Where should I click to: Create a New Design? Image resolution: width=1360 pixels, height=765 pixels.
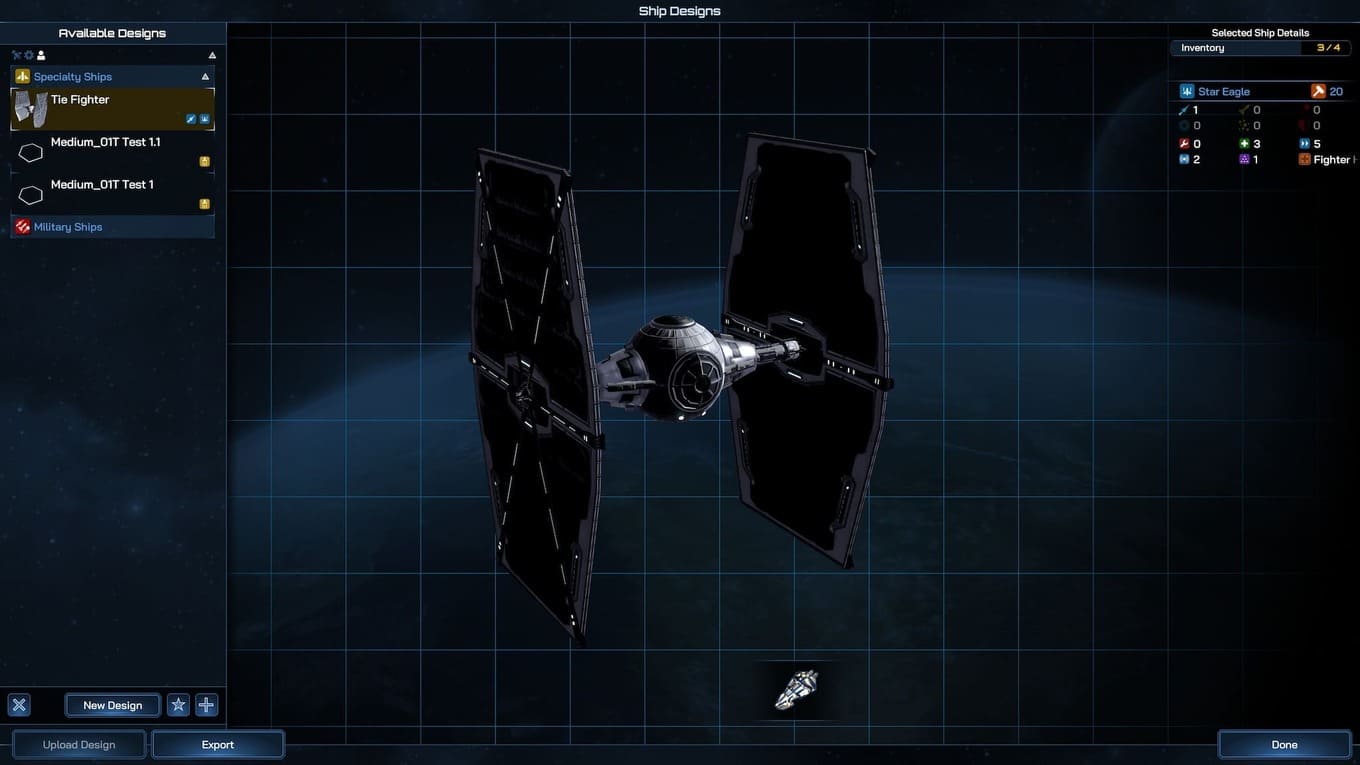(112, 705)
